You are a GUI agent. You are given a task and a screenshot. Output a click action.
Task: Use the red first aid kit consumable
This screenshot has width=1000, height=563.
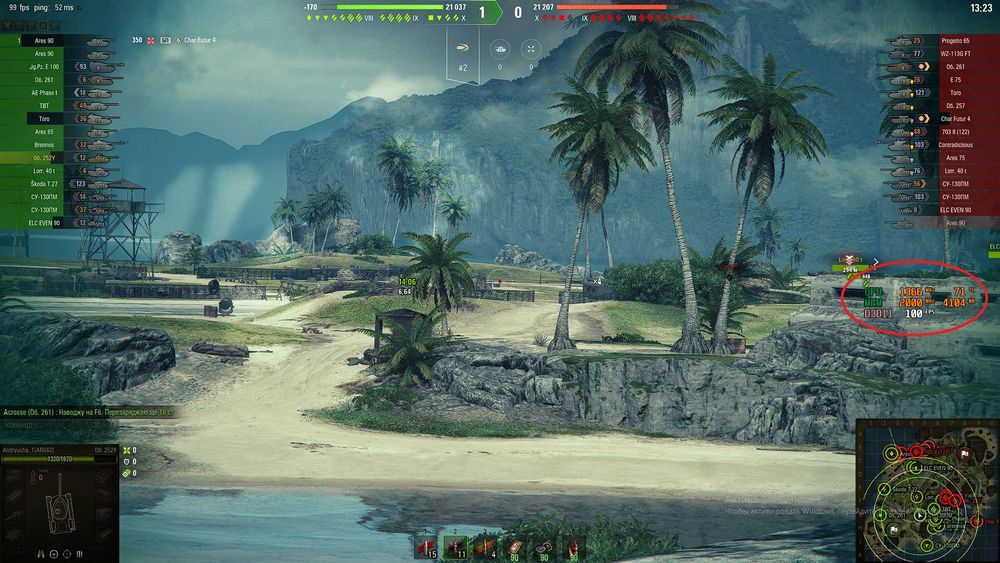click(x=514, y=546)
